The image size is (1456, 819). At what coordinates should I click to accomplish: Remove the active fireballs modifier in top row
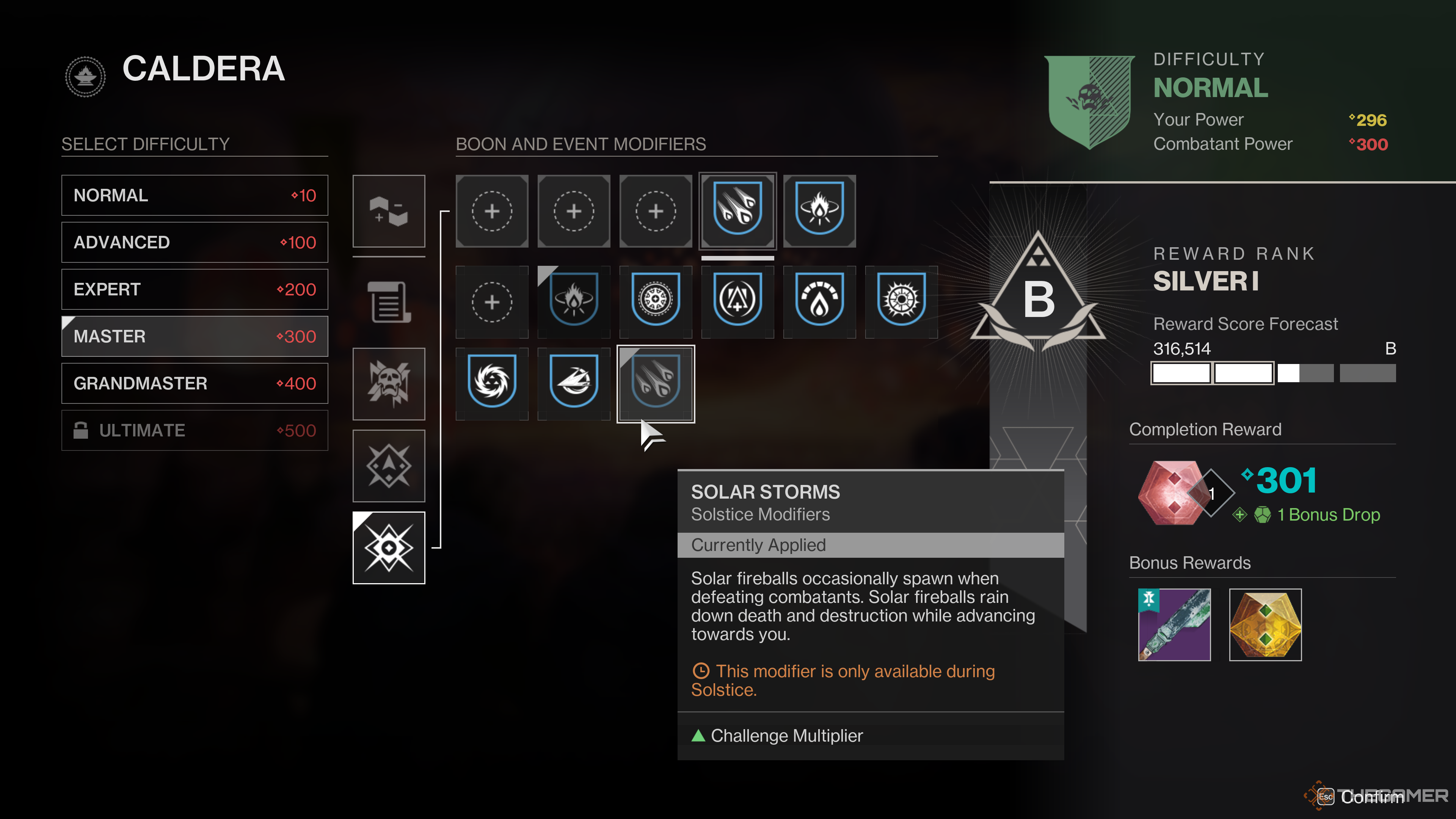737,211
